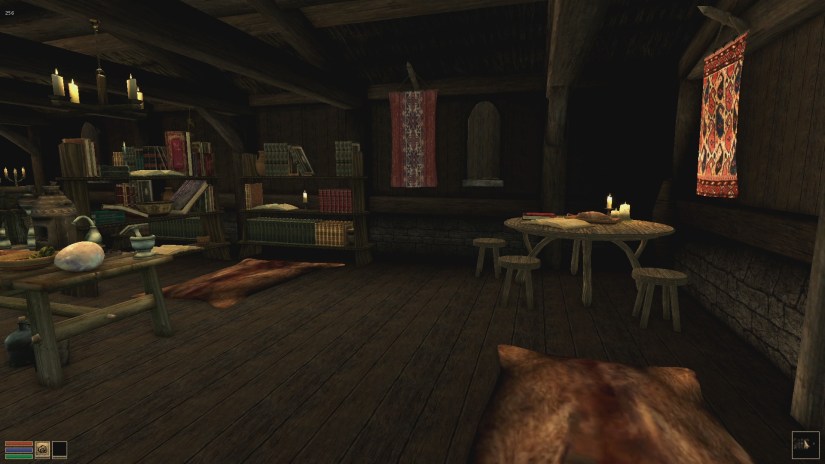The height and width of the screenshot is (464, 825).
Task: Select the empty spell slot box
Action: [x=60, y=449]
